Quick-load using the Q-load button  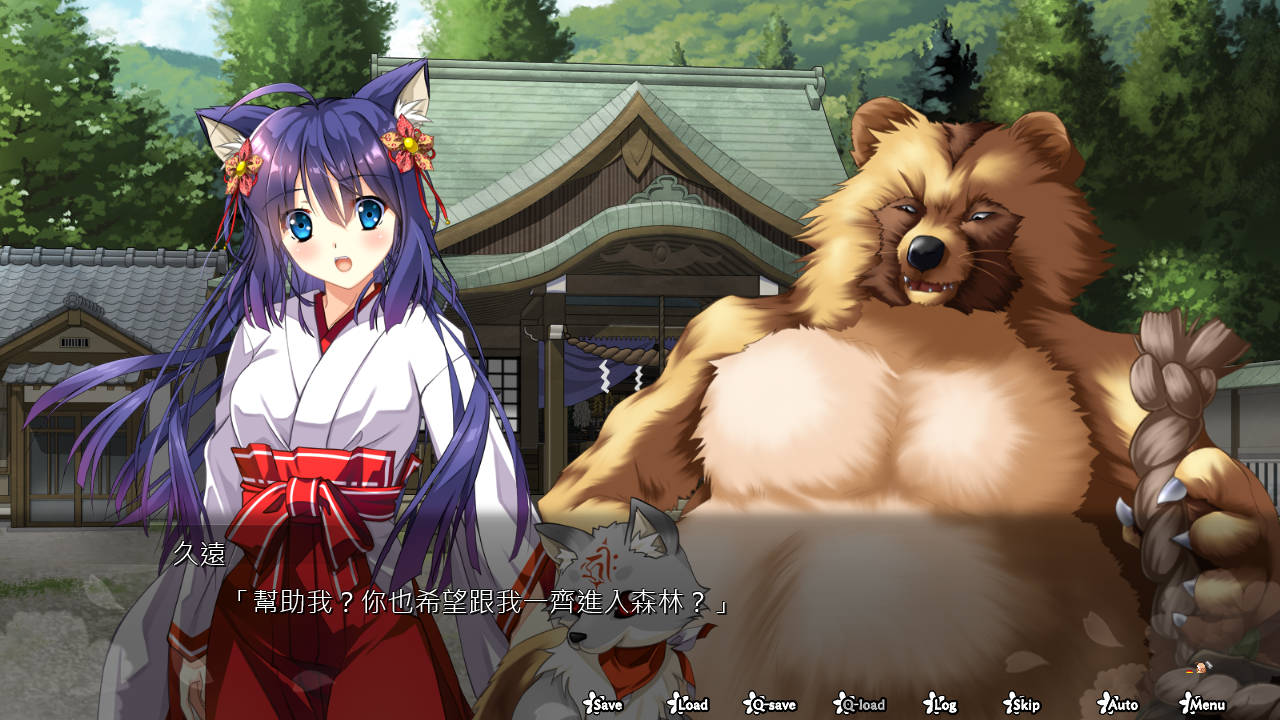click(x=861, y=706)
